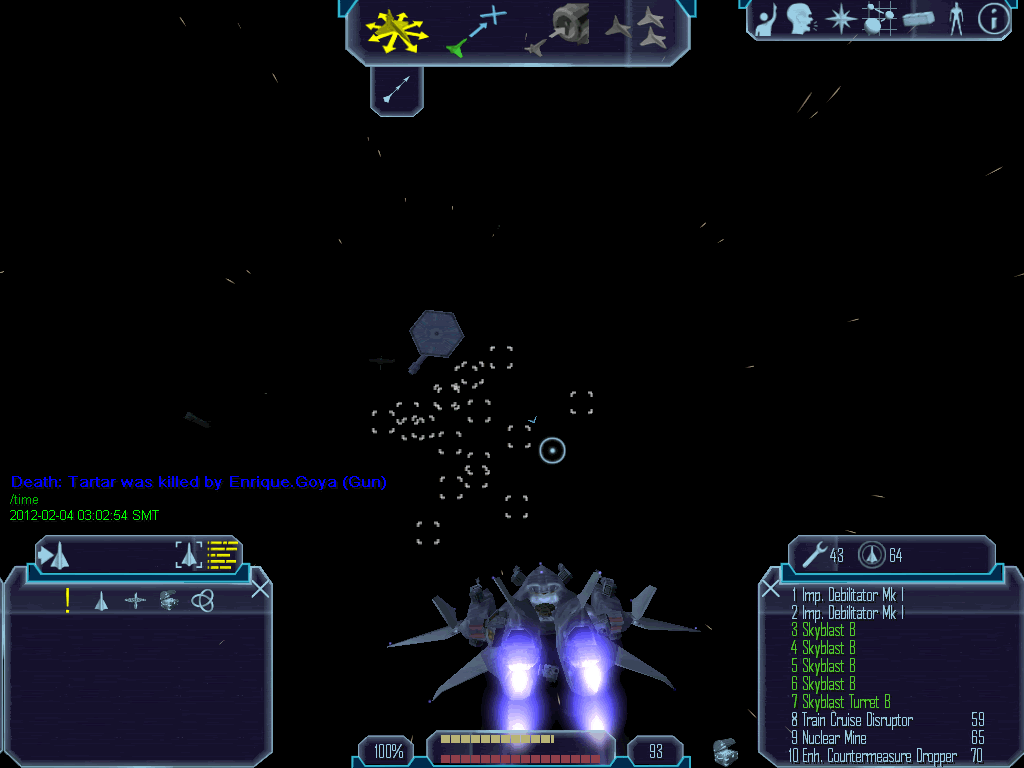The width and height of the screenshot is (1024, 768).
Task: Activate the Join Formation three-ships icon
Action: click(637, 28)
